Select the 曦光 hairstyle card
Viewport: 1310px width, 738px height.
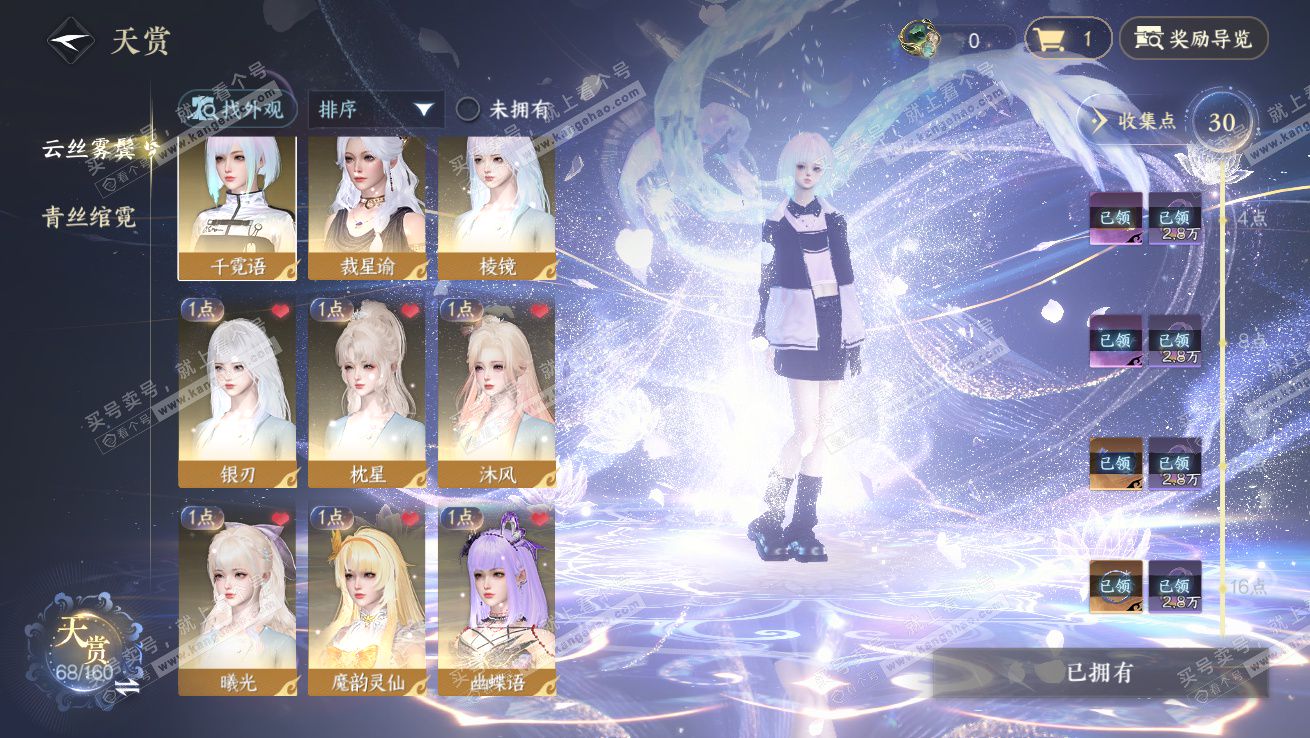coord(237,600)
